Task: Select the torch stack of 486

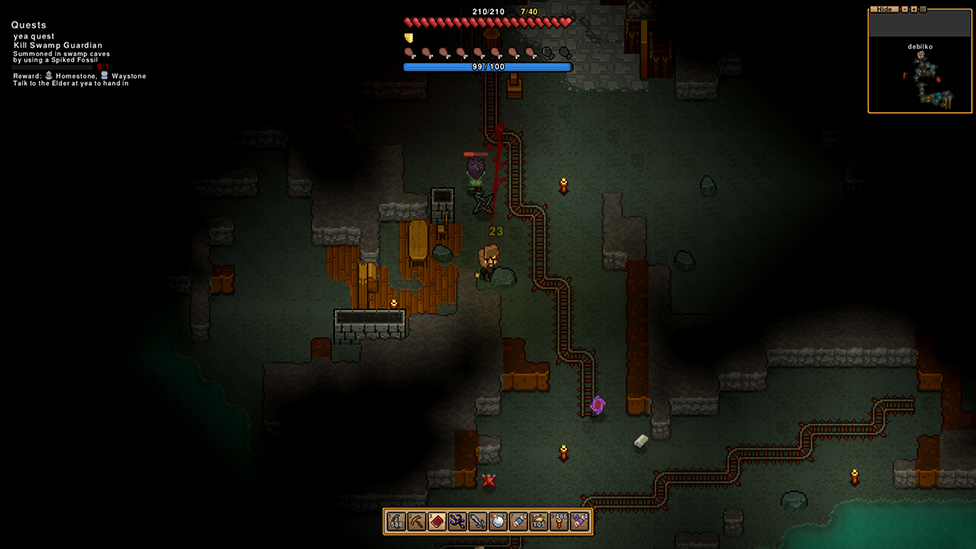Action: pos(559,521)
